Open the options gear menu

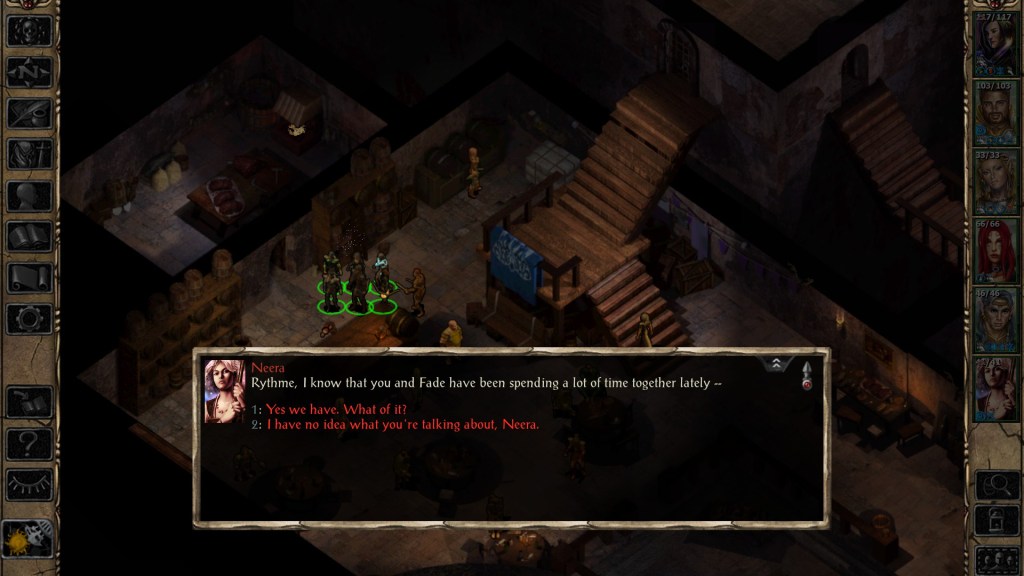pyautogui.click(x=30, y=319)
